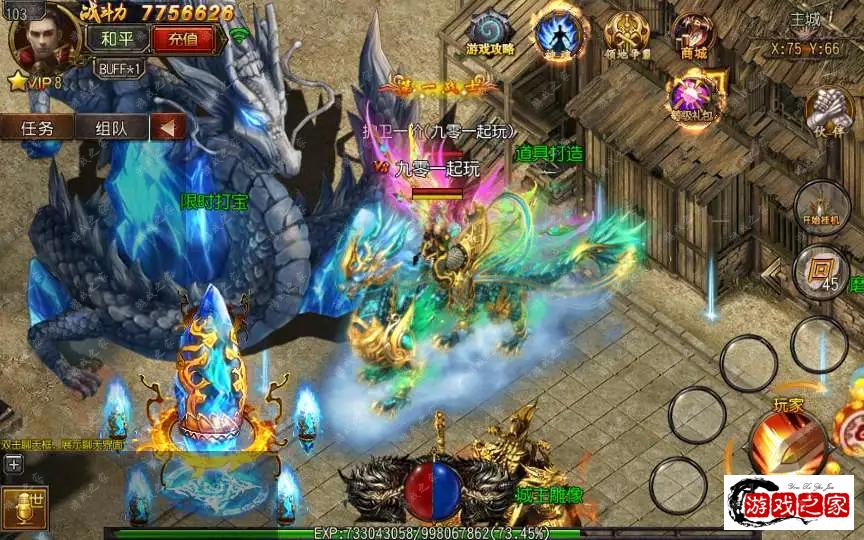This screenshot has width=864, height=540.
Task: Collapse the quest panel with the arrow
Action: pos(169,128)
